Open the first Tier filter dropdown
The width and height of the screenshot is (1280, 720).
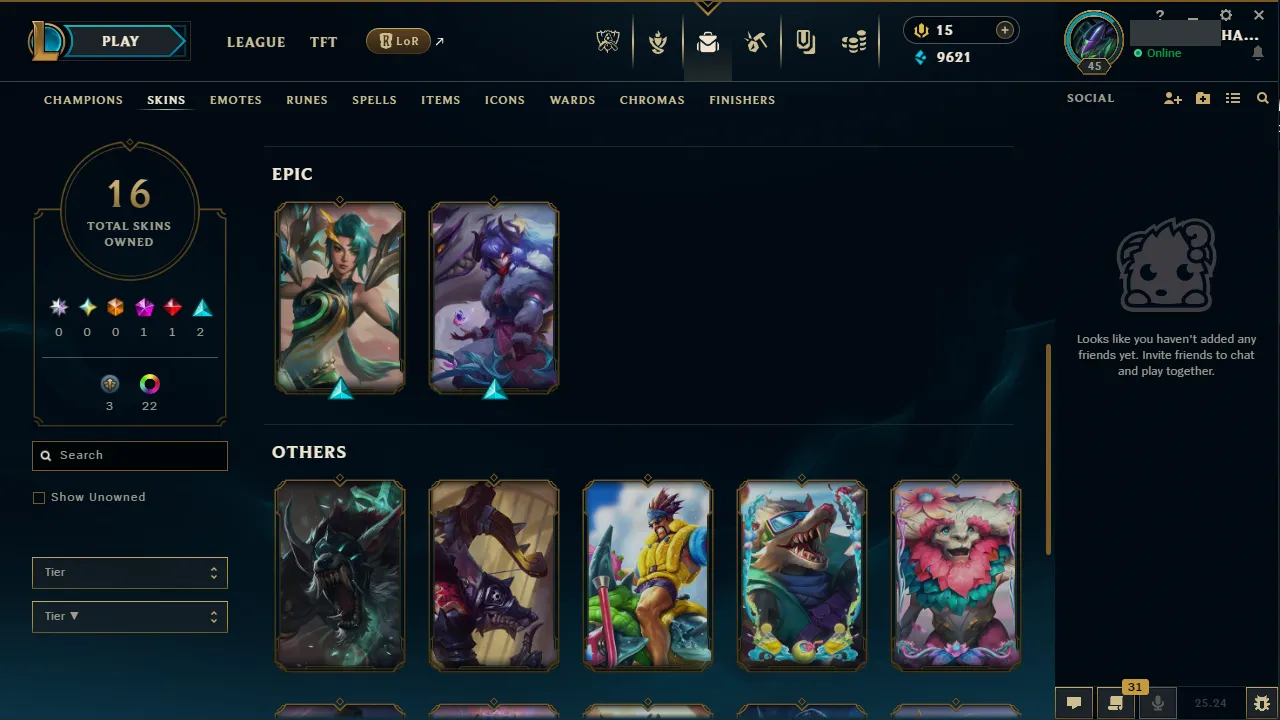(129, 572)
